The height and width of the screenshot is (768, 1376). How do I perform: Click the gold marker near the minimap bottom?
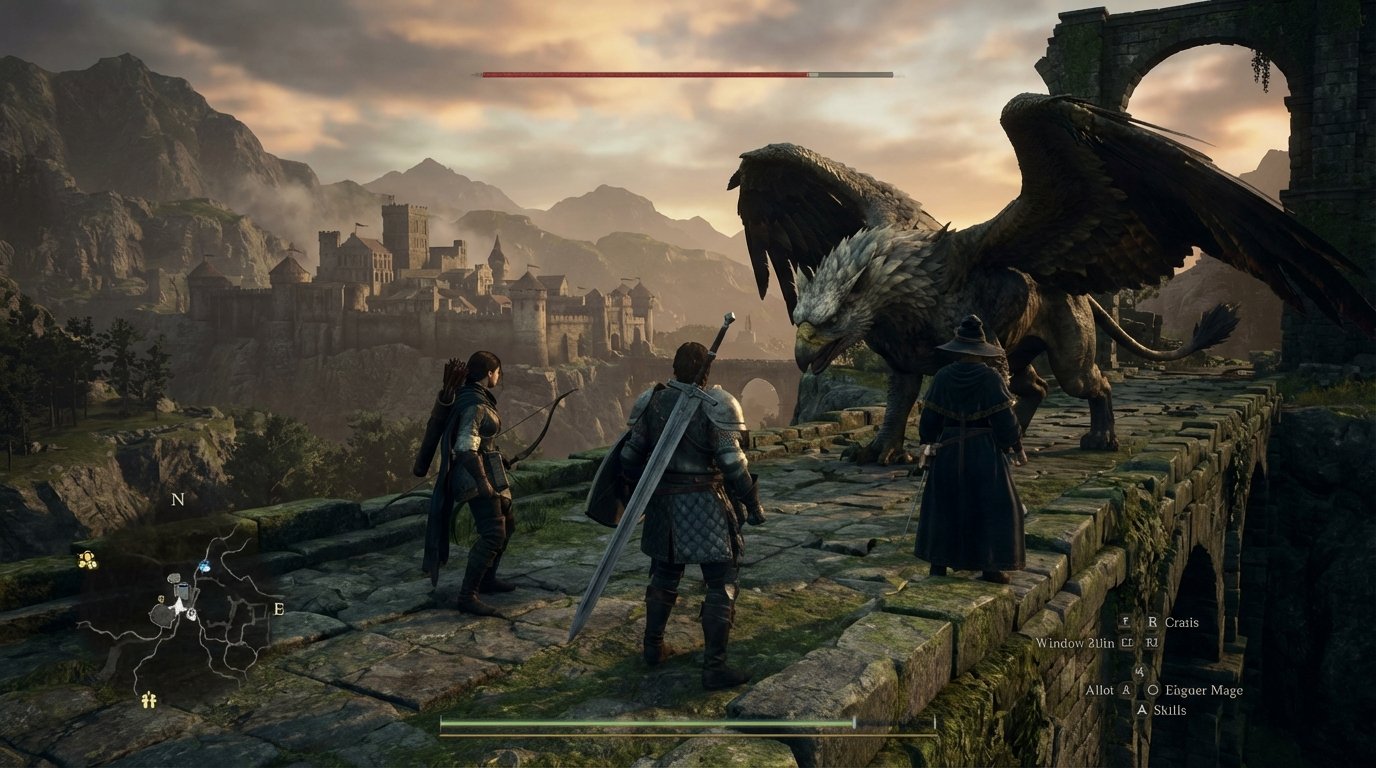[148, 700]
